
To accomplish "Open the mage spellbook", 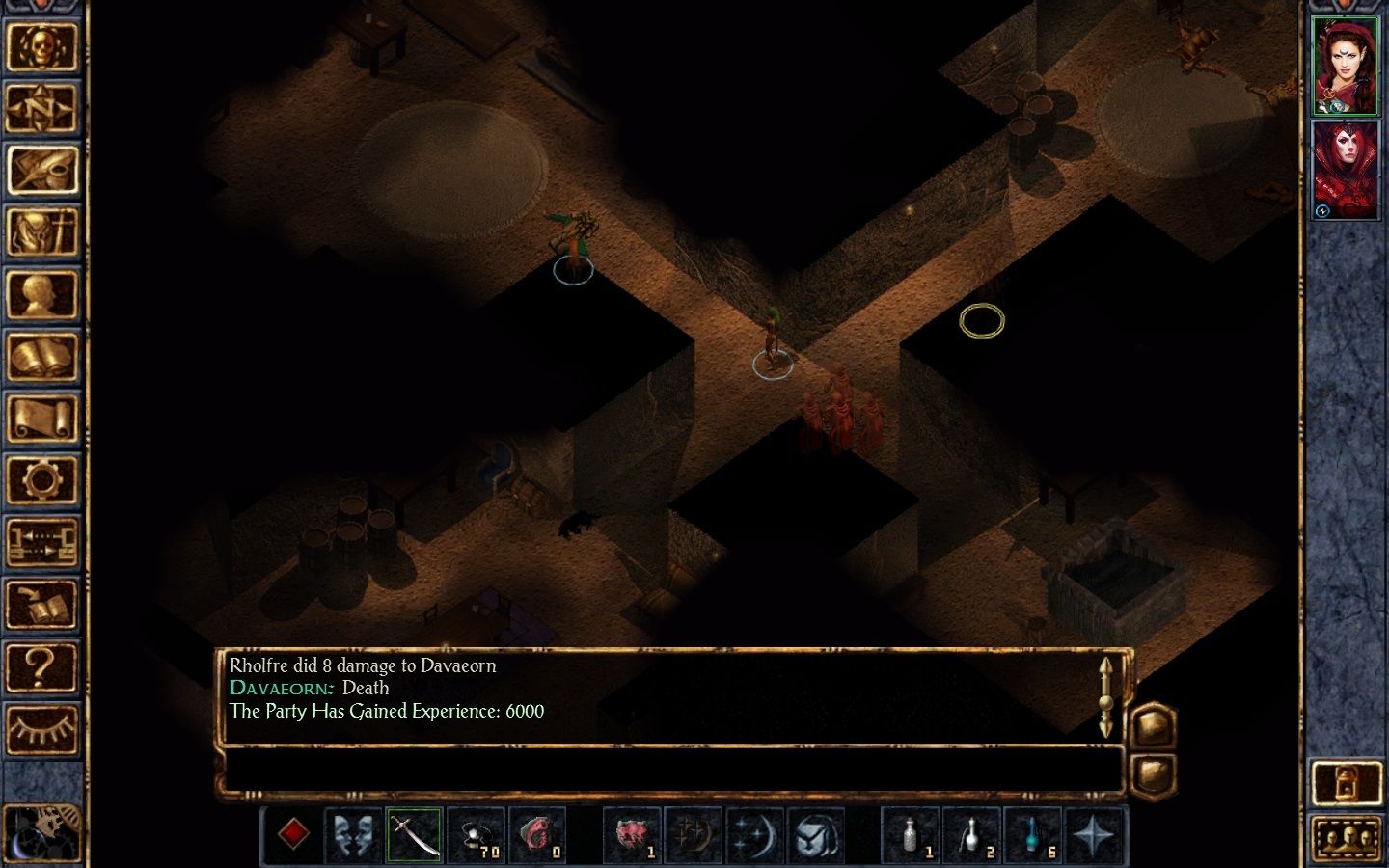I will pos(44,357).
